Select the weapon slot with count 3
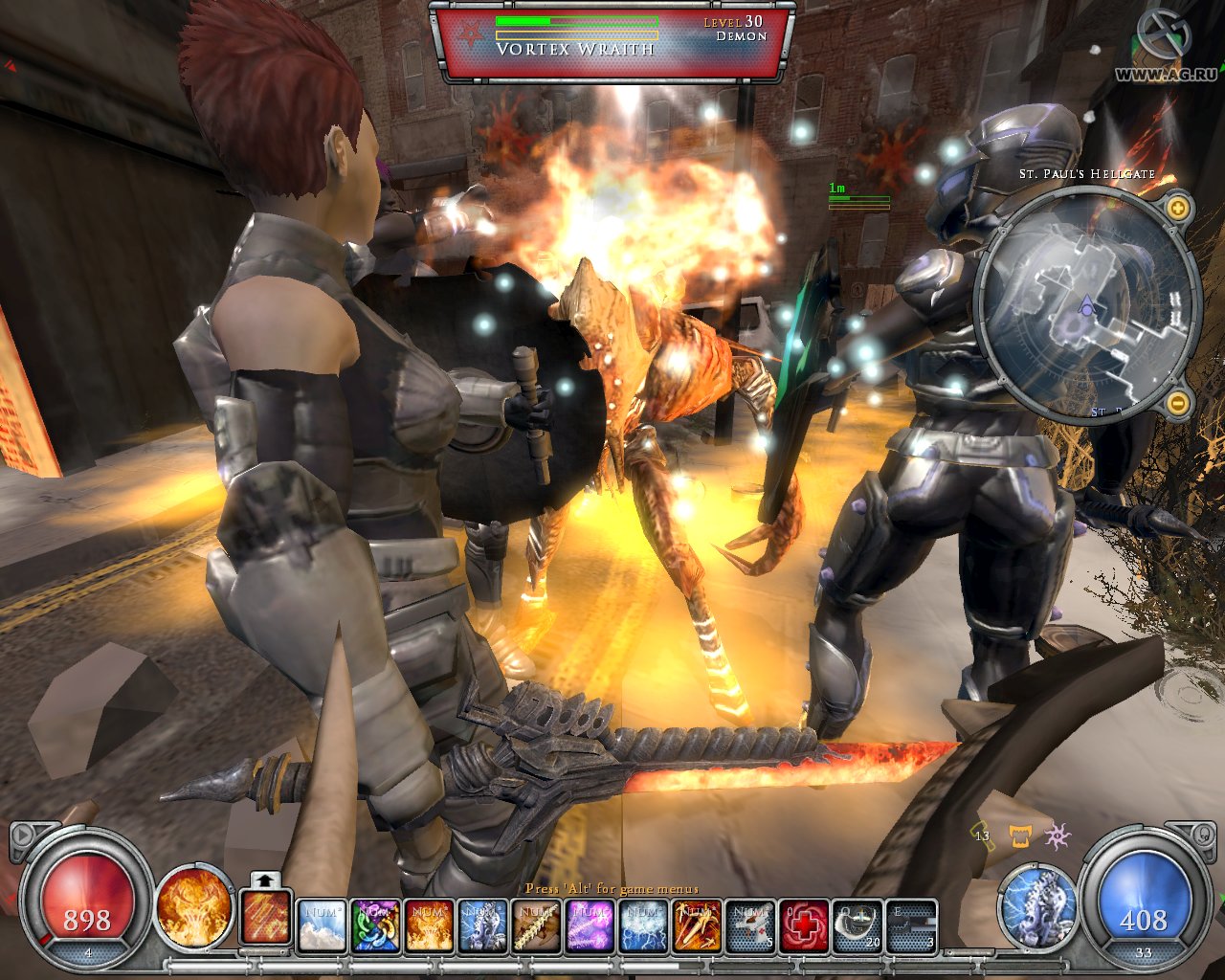The width and height of the screenshot is (1225, 980). [911, 926]
